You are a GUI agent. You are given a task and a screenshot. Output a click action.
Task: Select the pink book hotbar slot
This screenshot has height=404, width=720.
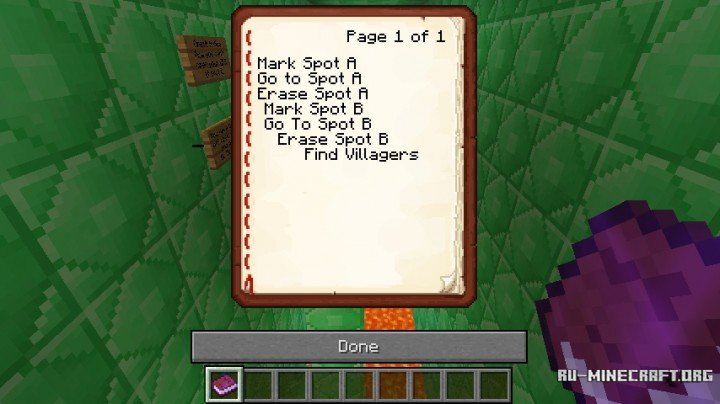coord(223,385)
